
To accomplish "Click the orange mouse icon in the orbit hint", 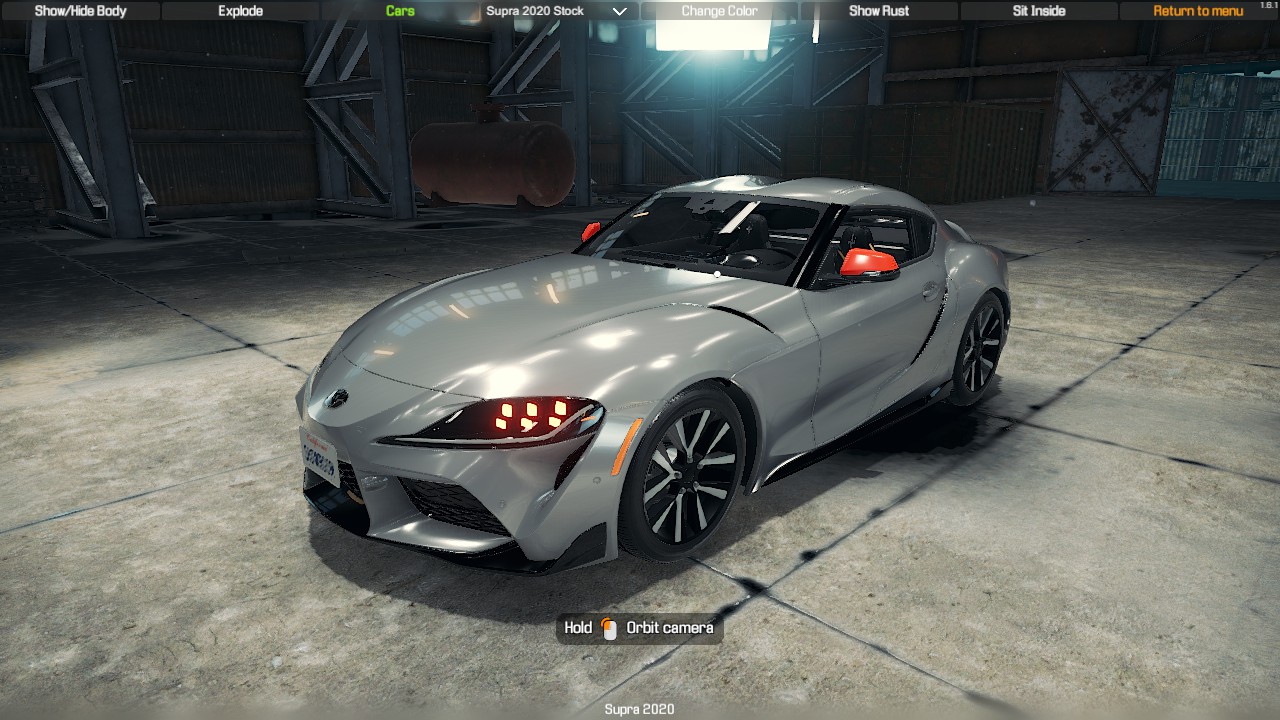I will (609, 629).
